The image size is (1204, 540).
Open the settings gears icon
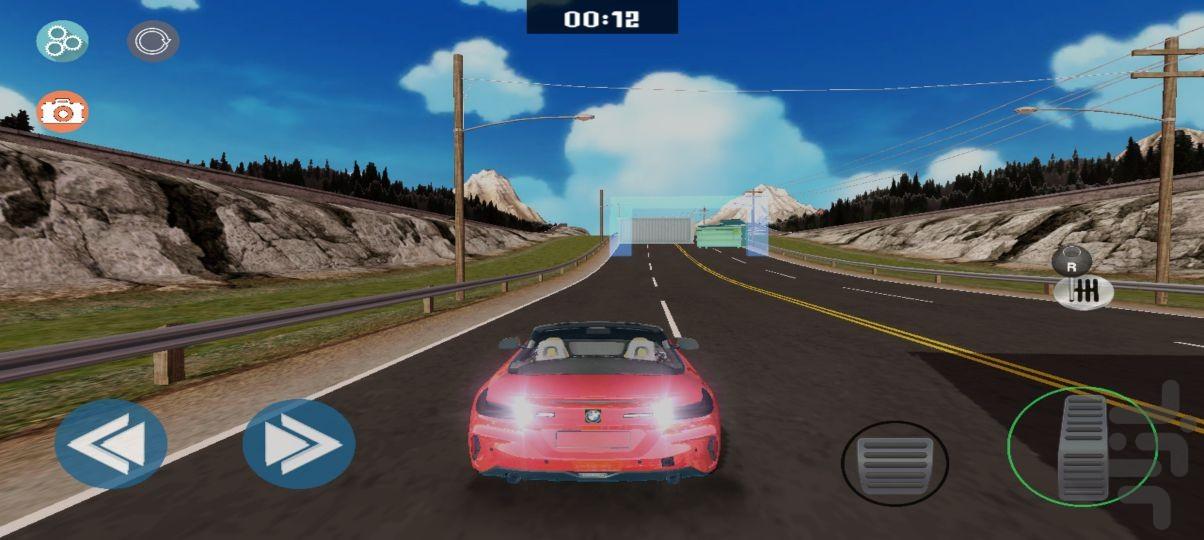click(62, 41)
